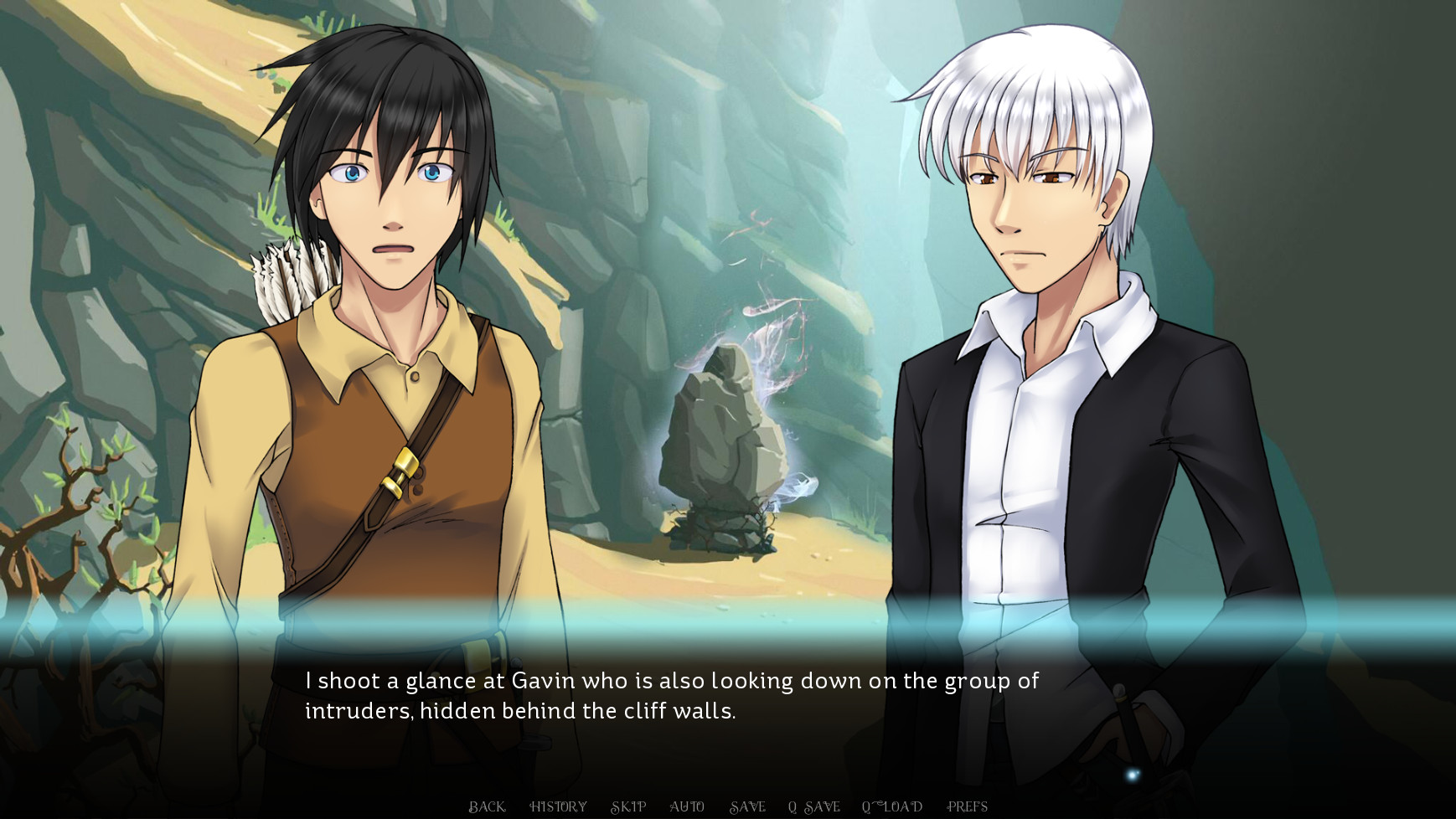Open the SAVE game screen
This screenshot has width=1456, height=819.
point(749,806)
